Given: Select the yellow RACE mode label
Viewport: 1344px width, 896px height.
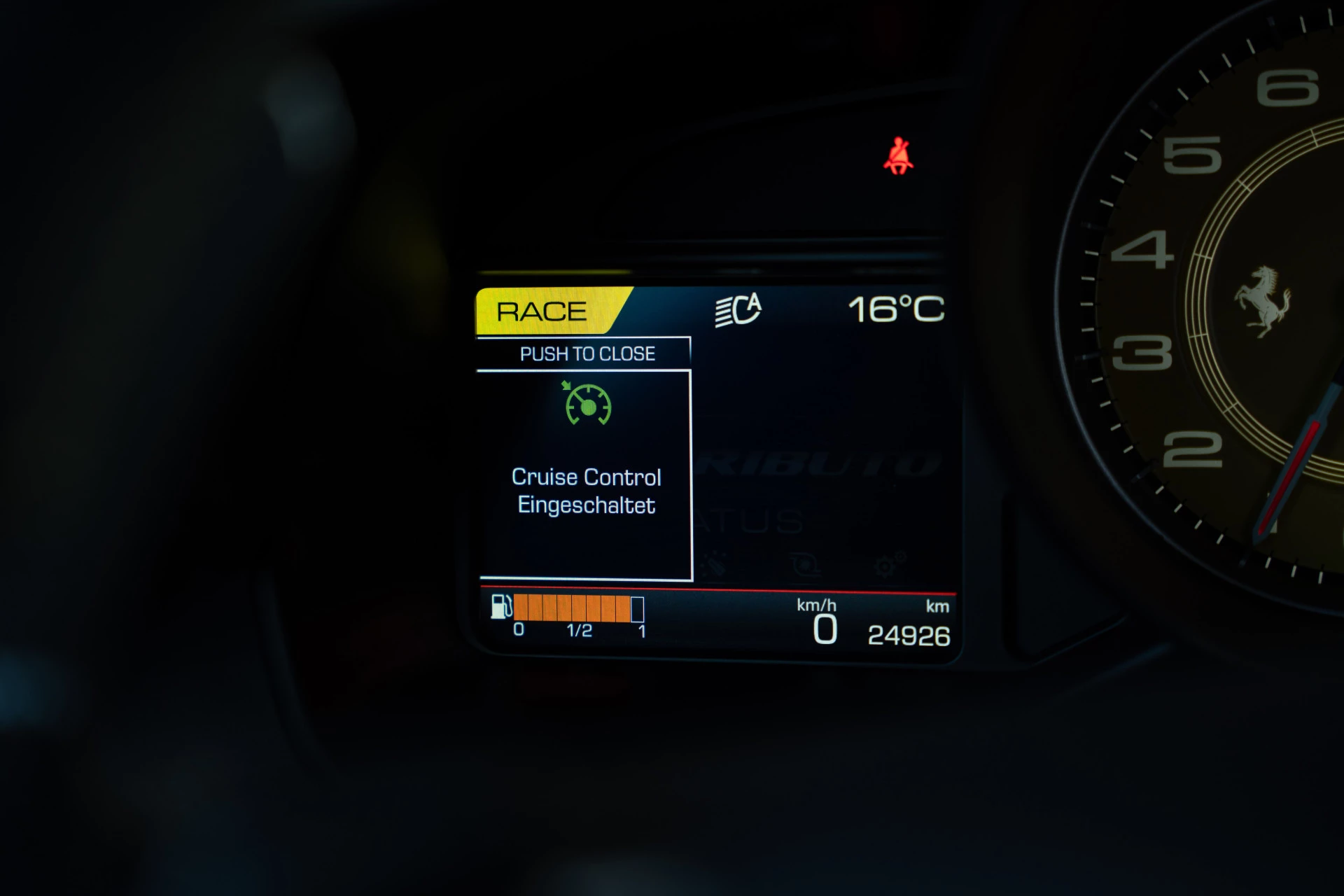Looking at the screenshot, I should point(542,311).
